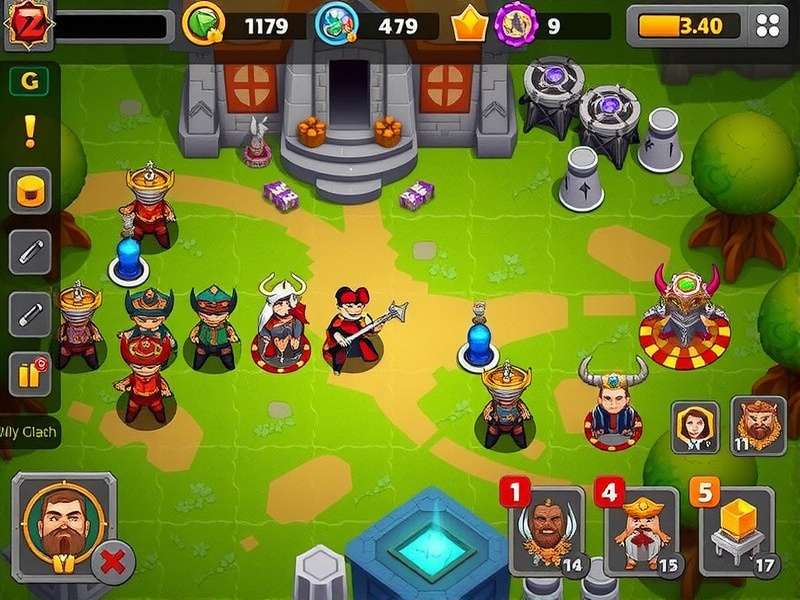This screenshot has height=600, width=800.
Task: Choose the gold-hat unit card numbered 4
Action: 641,530
